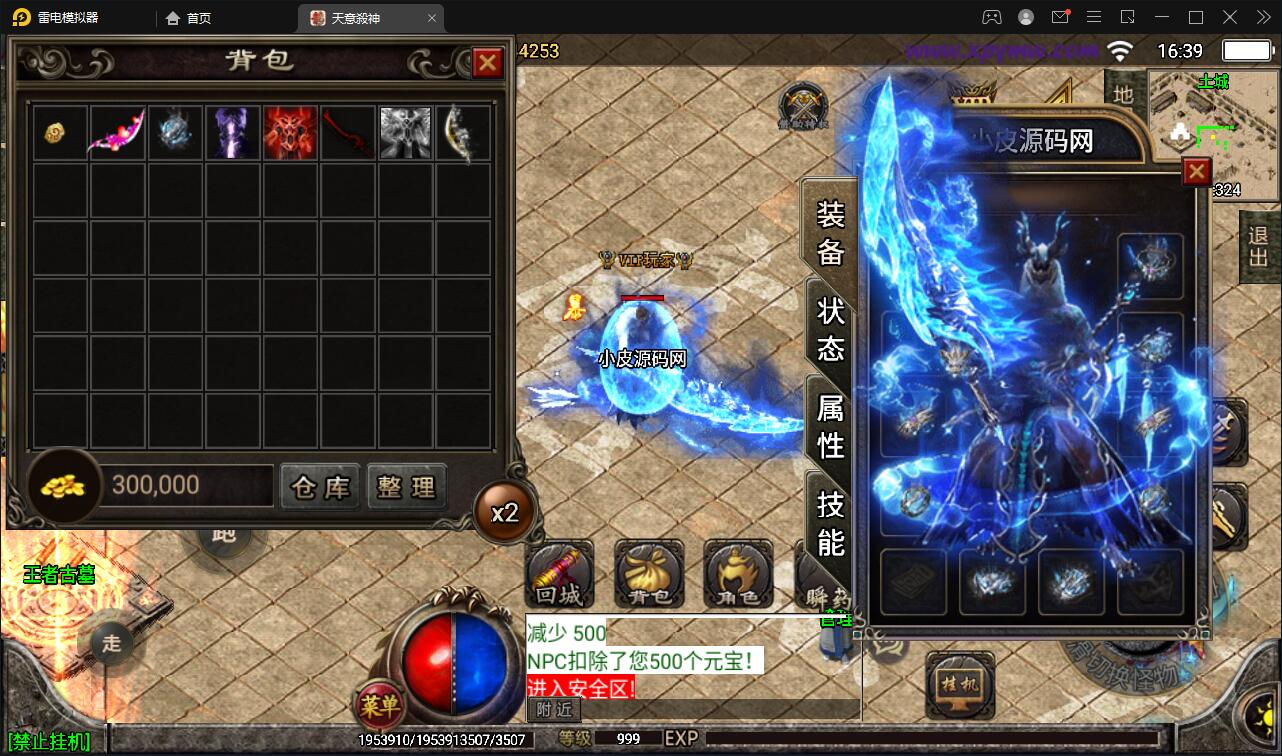The width and height of the screenshot is (1282, 756).
Task: Open the 背包 backpack icon in action bar
Action: coord(648,575)
